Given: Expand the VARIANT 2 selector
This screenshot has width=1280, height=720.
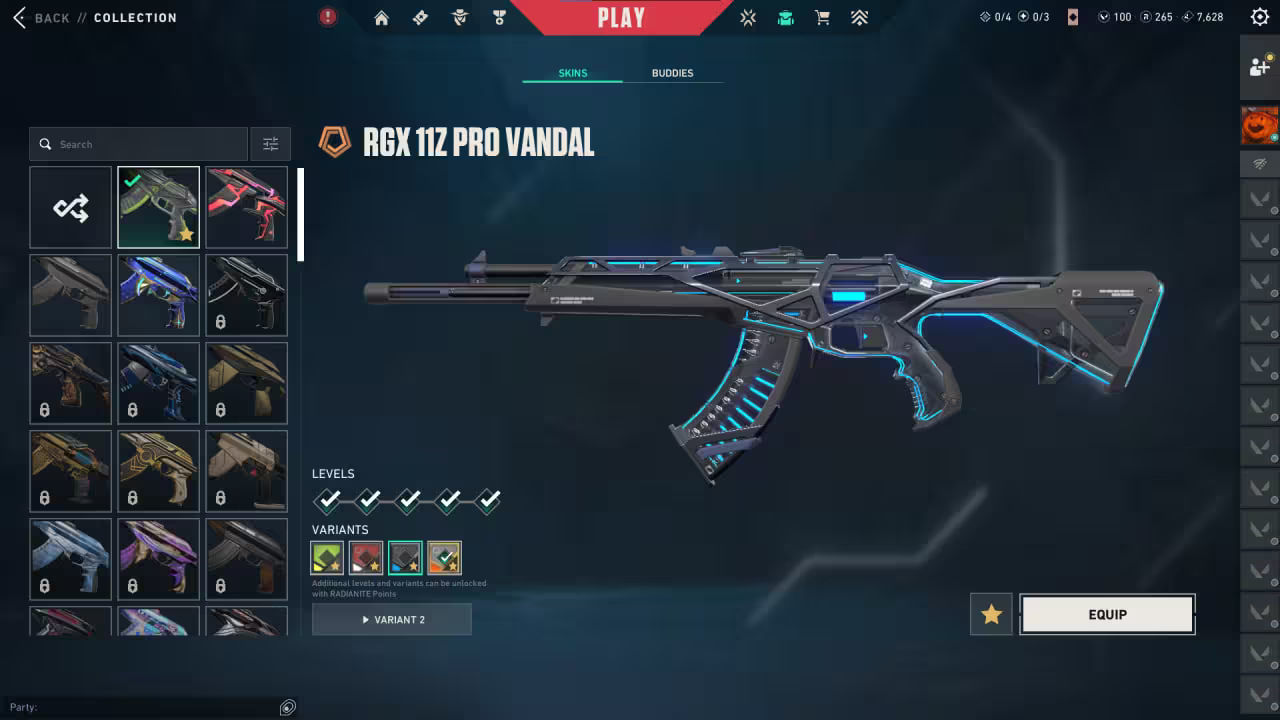Looking at the screenshot, I should click(391, 619).
